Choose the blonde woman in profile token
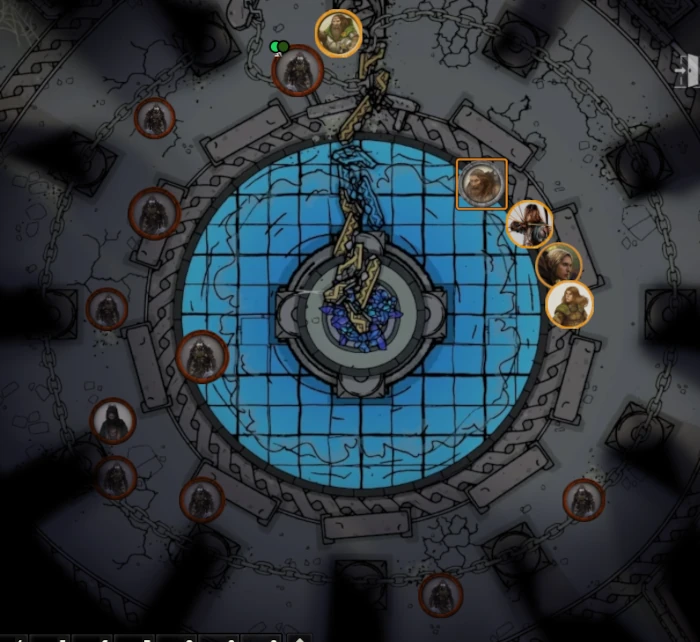Image resolution: width=700 pixels, height=642 pixels. click(559, 265)
